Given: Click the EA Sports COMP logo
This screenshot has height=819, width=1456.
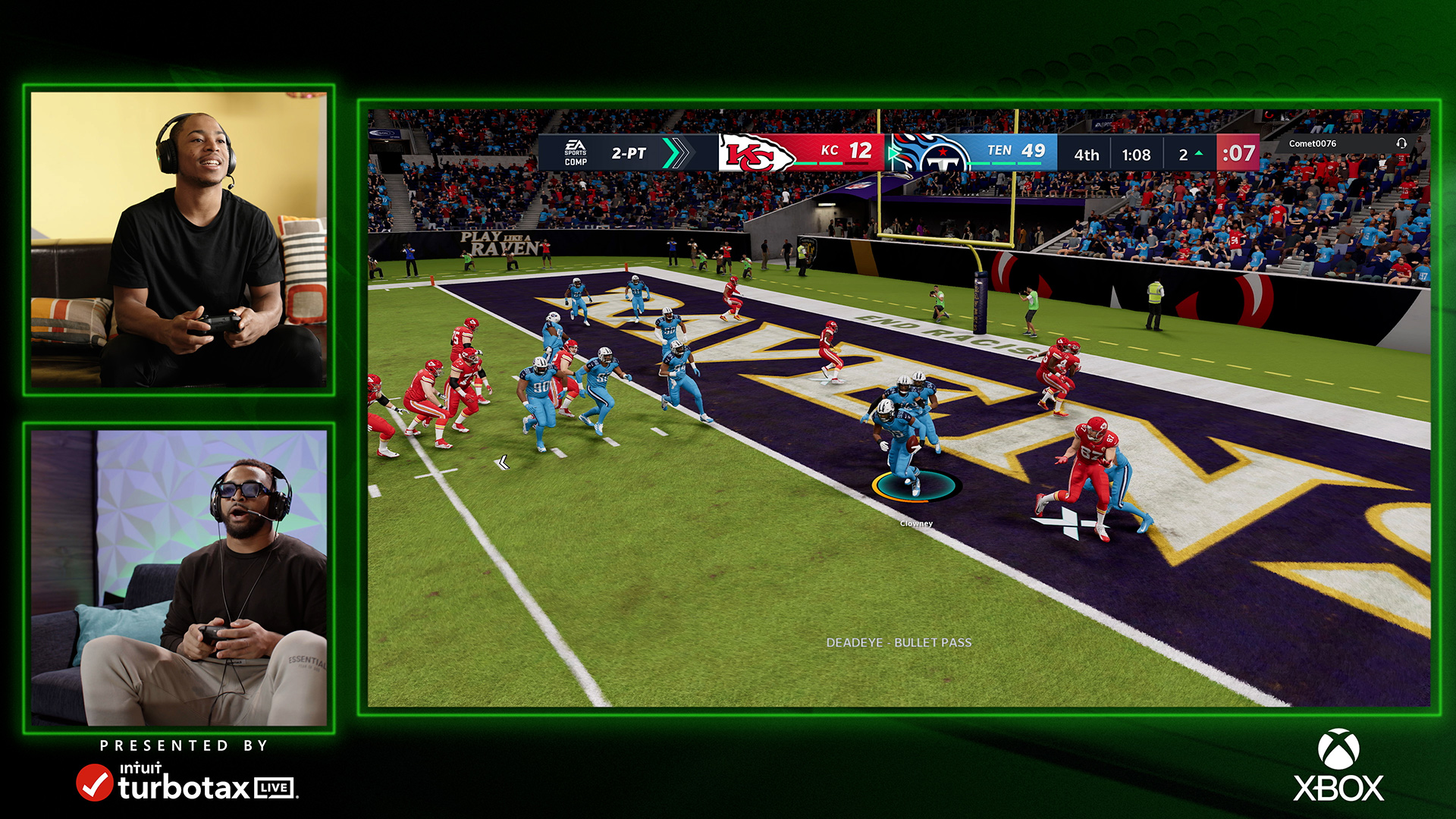Looking at the screenshot, I should click(575, 152).
